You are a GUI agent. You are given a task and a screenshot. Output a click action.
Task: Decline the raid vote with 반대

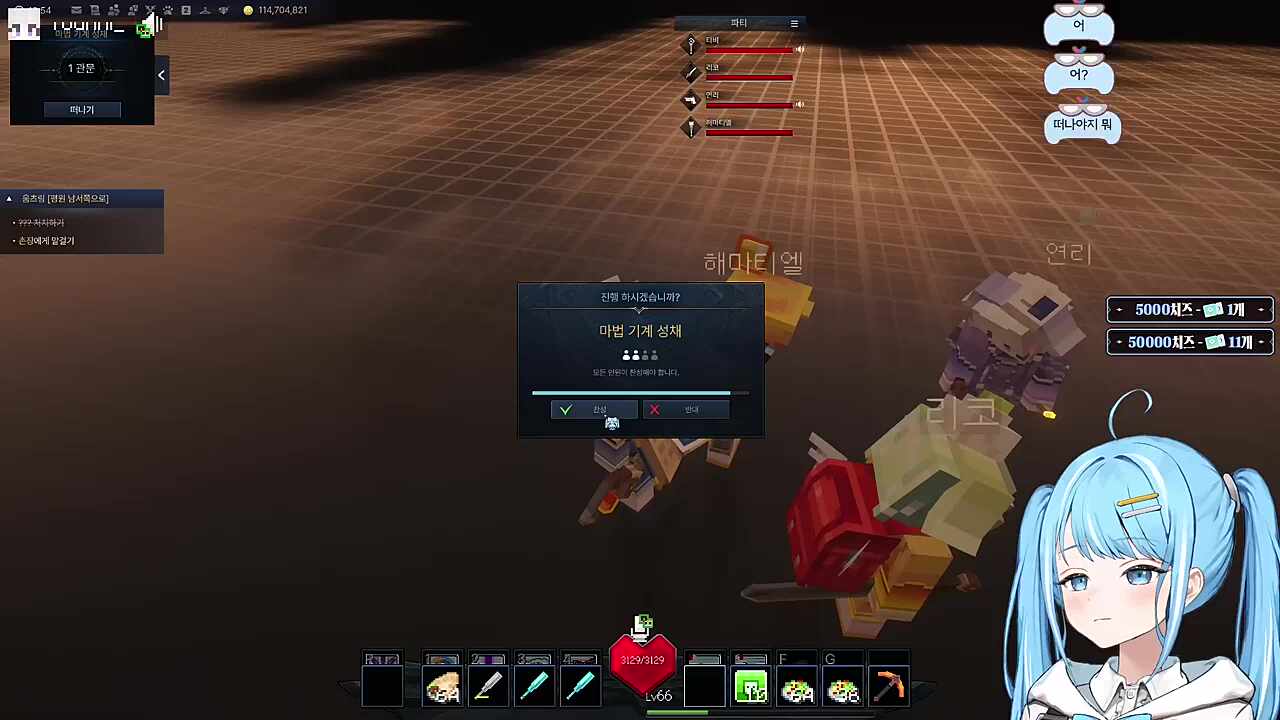[685, 410]
